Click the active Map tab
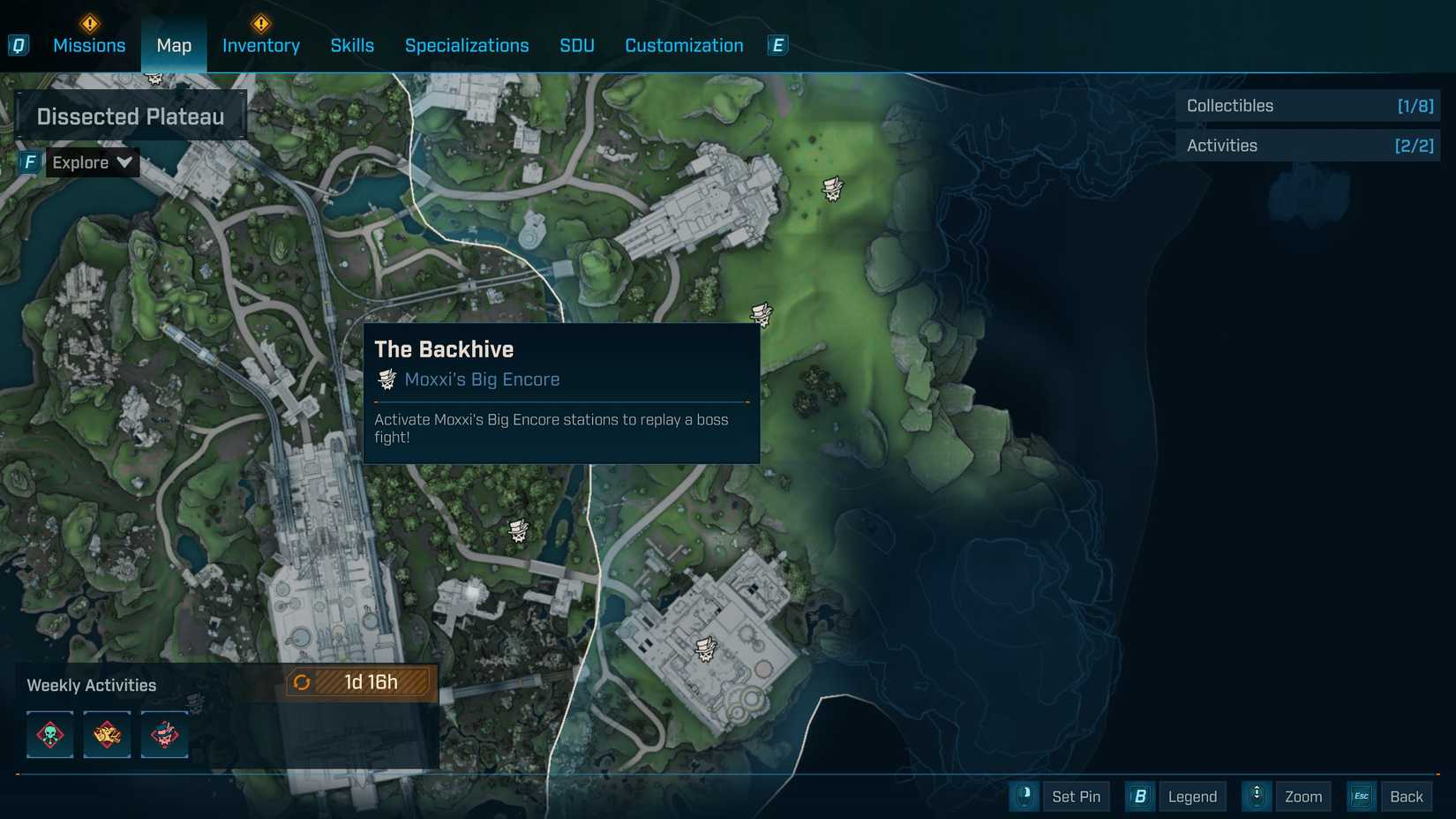 coord(174,46)
